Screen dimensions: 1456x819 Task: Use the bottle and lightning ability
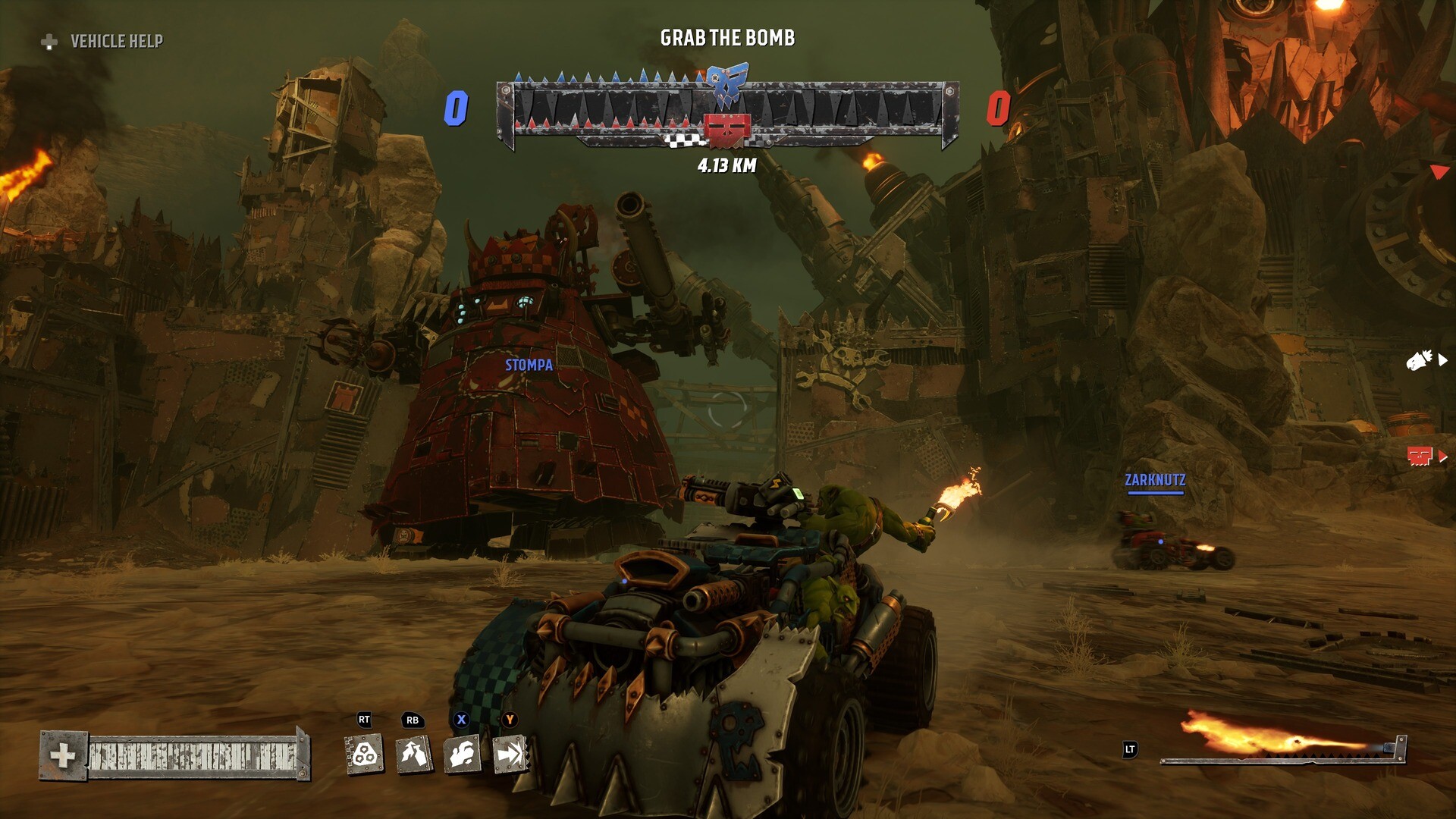[x=413, y=755]
